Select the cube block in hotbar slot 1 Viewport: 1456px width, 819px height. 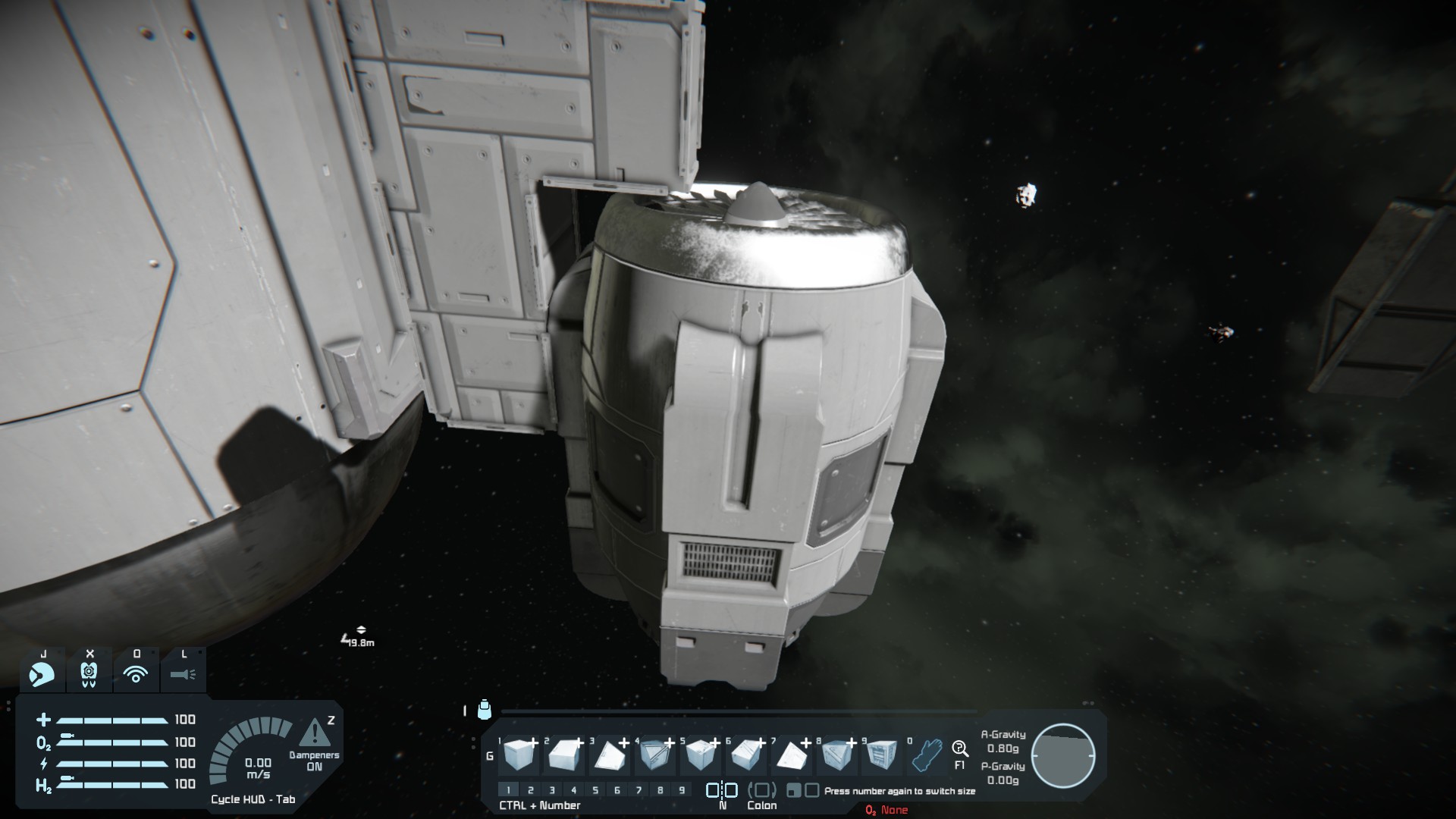pos(519,754)
